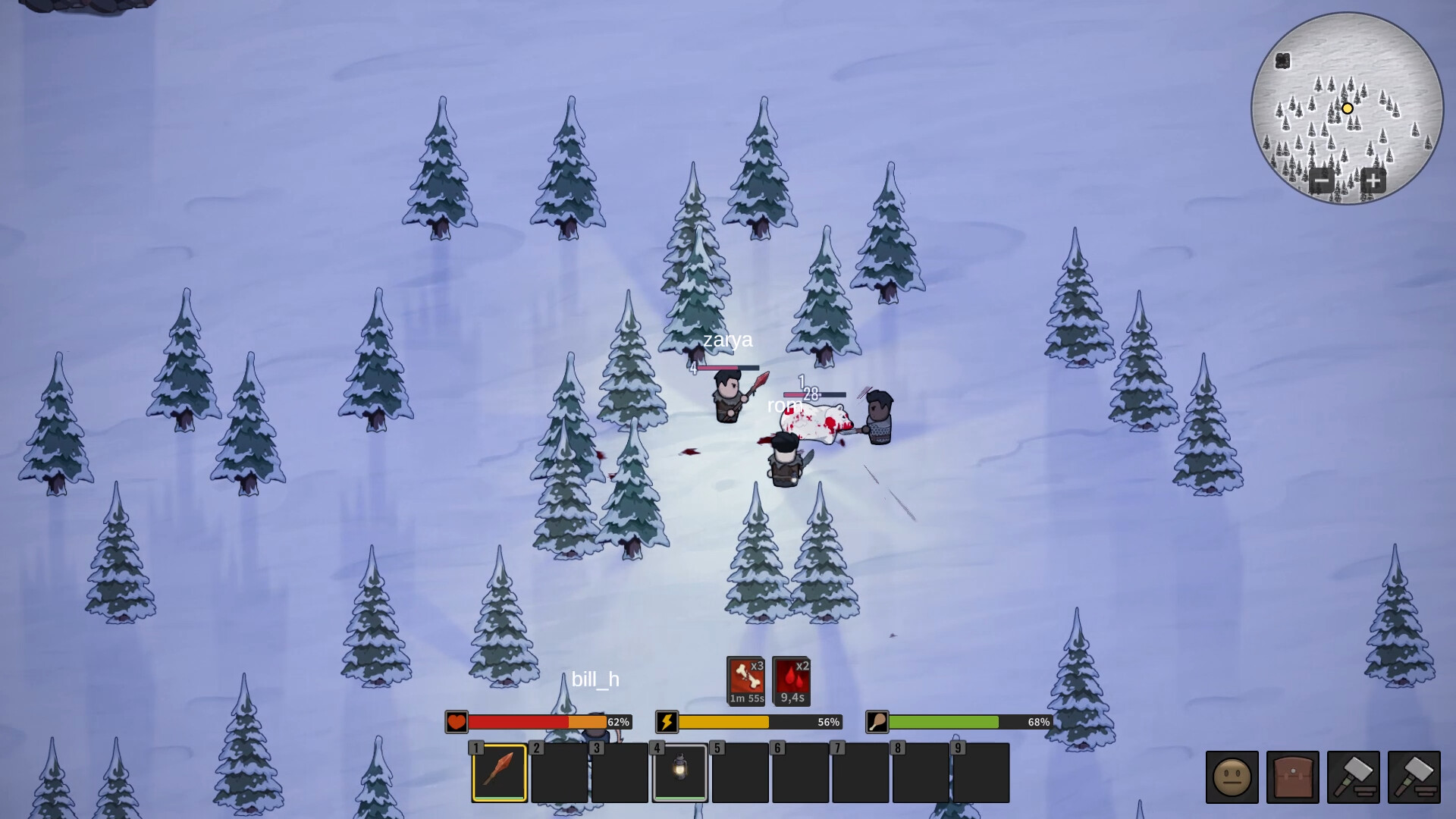Click the lightning icon on the stamina bar
The width and height of the screenshot is (1456, 819).
(x=667, y=723)
